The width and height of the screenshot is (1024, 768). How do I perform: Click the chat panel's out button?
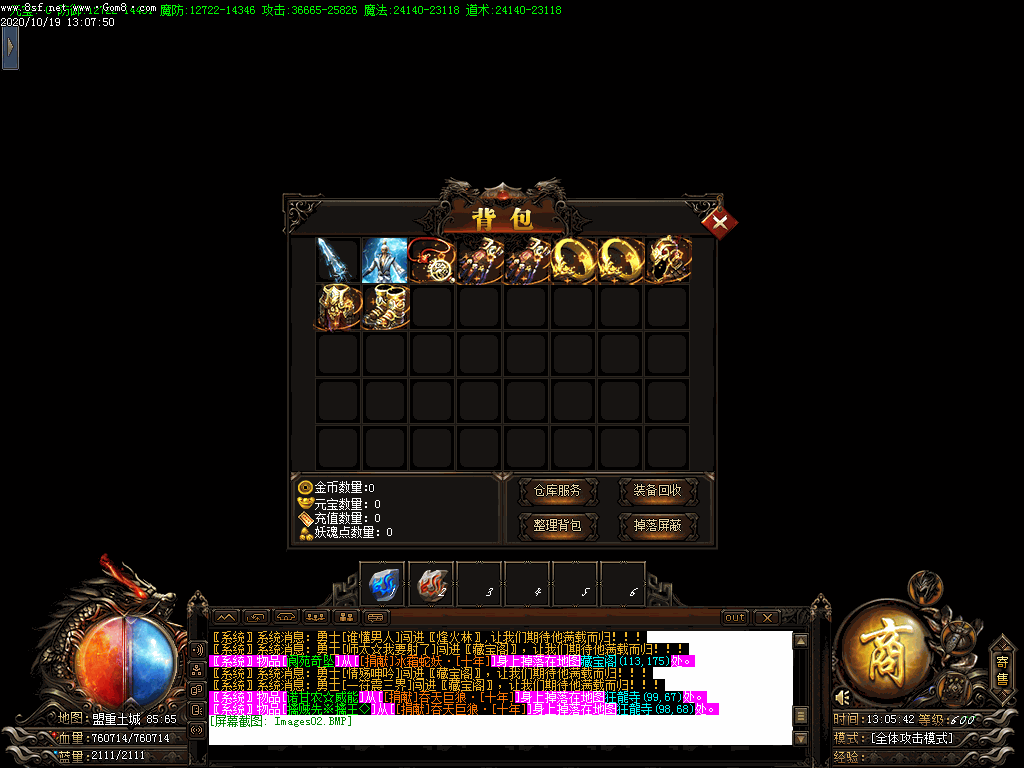[735, 617]
